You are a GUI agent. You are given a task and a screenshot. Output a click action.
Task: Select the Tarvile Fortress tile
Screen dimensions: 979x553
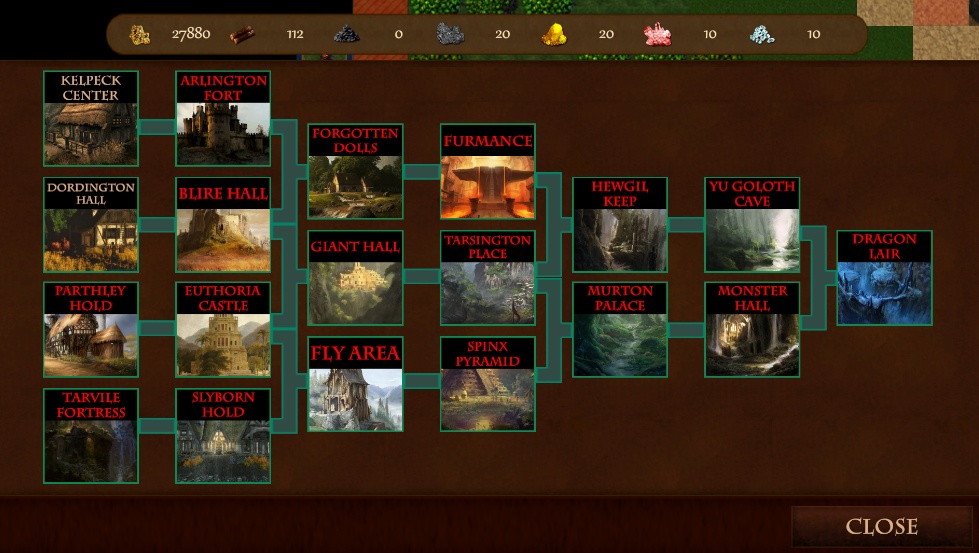(91, 436)
